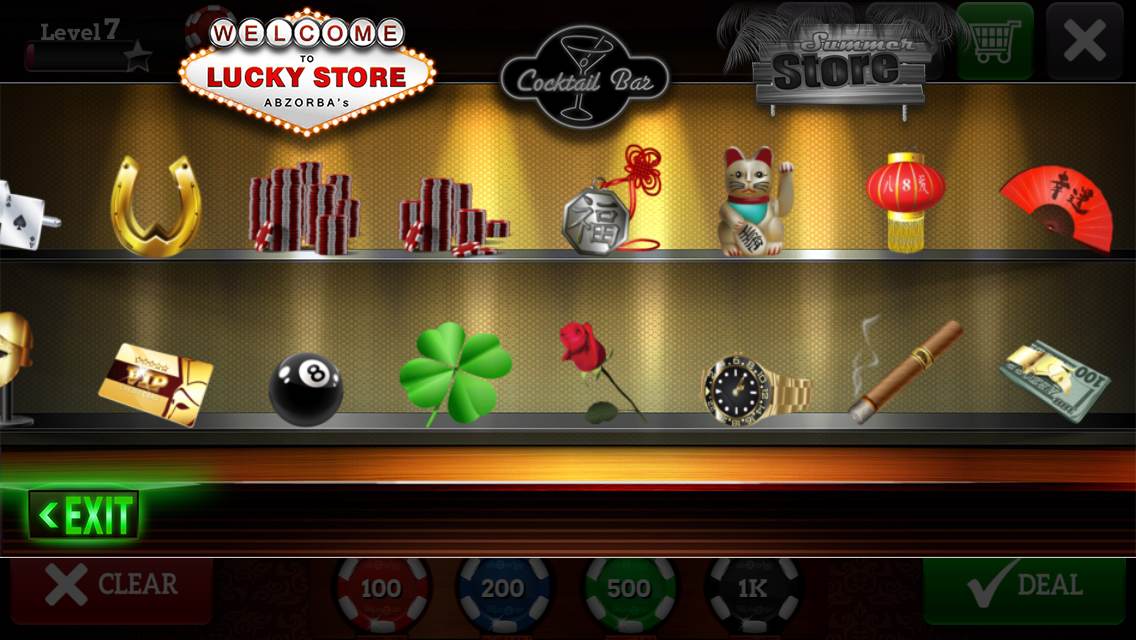Close the screen with the X button
This screenshot has width=1136, height=640.
point(1084,42)
